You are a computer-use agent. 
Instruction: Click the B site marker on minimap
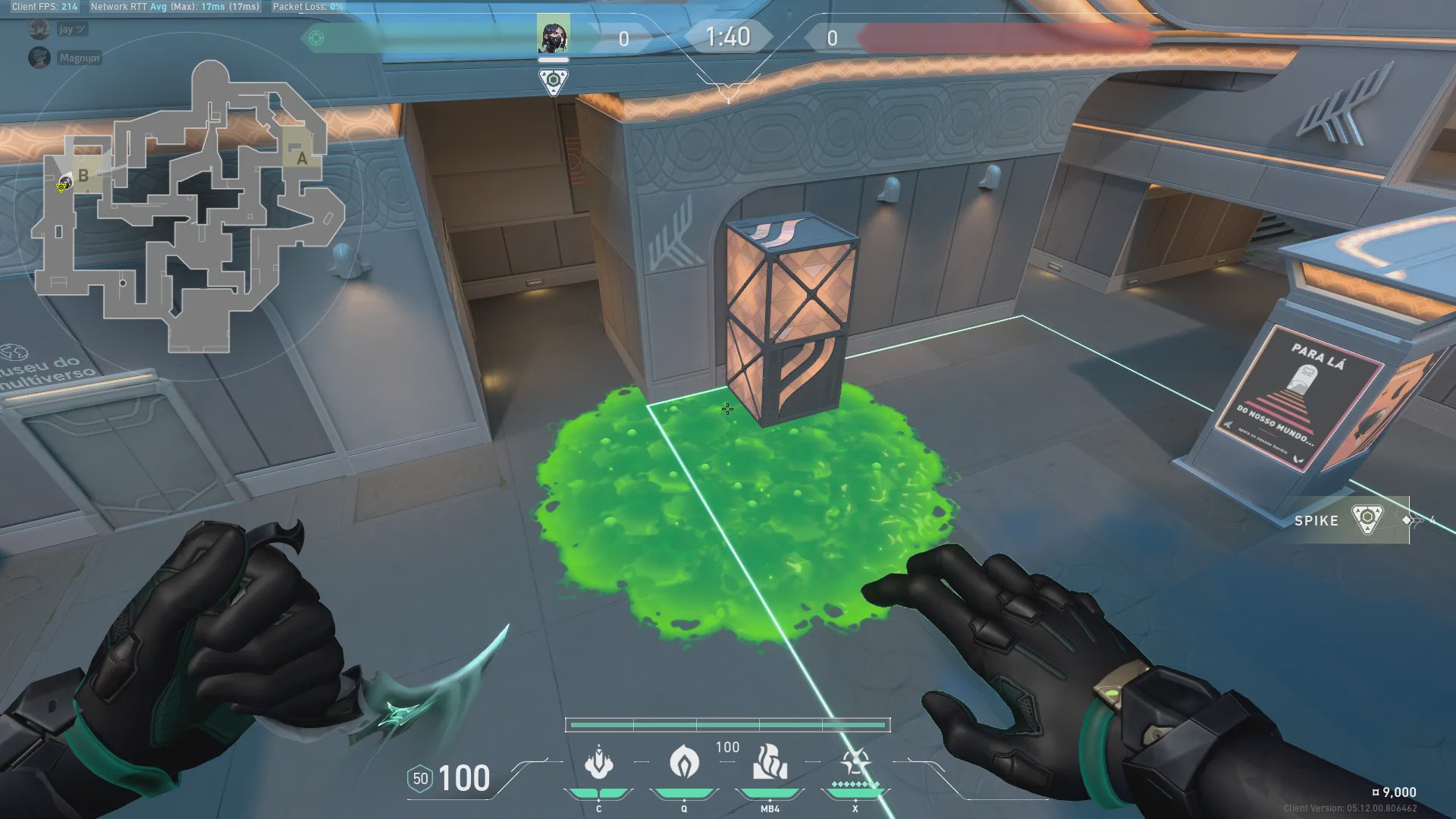click(83, 175)
